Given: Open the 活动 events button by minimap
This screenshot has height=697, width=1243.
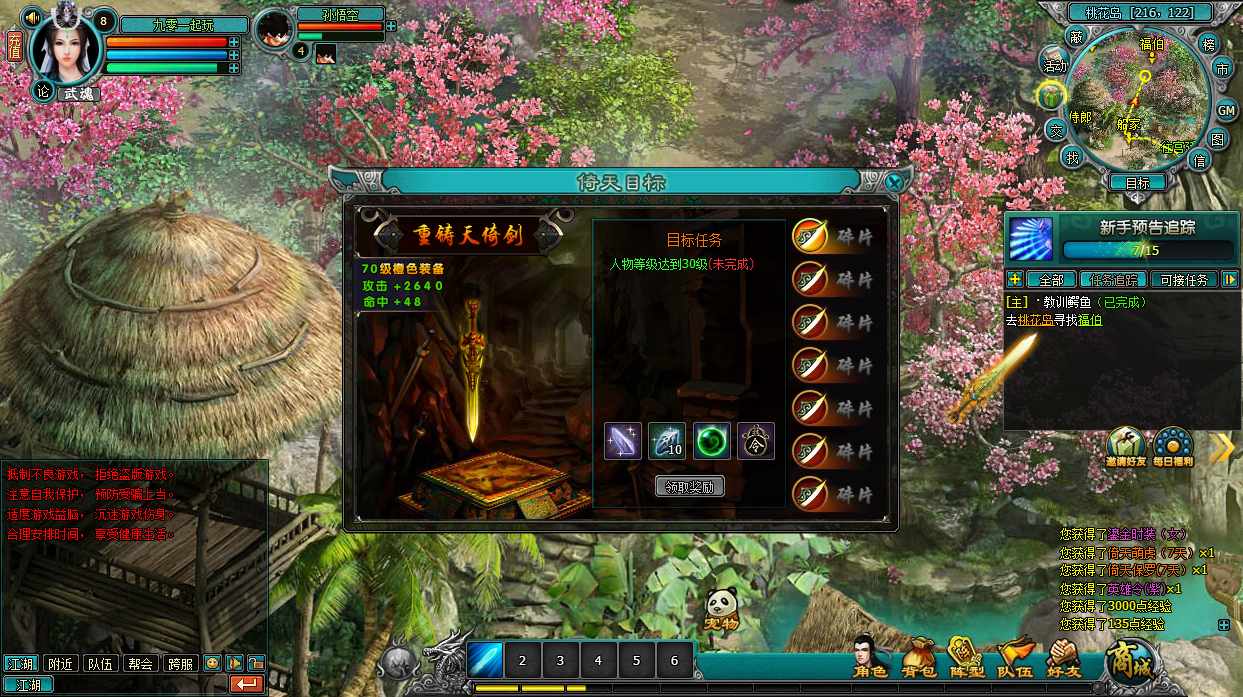Looking at the screenshot, I should click(x=1054, y=63).
